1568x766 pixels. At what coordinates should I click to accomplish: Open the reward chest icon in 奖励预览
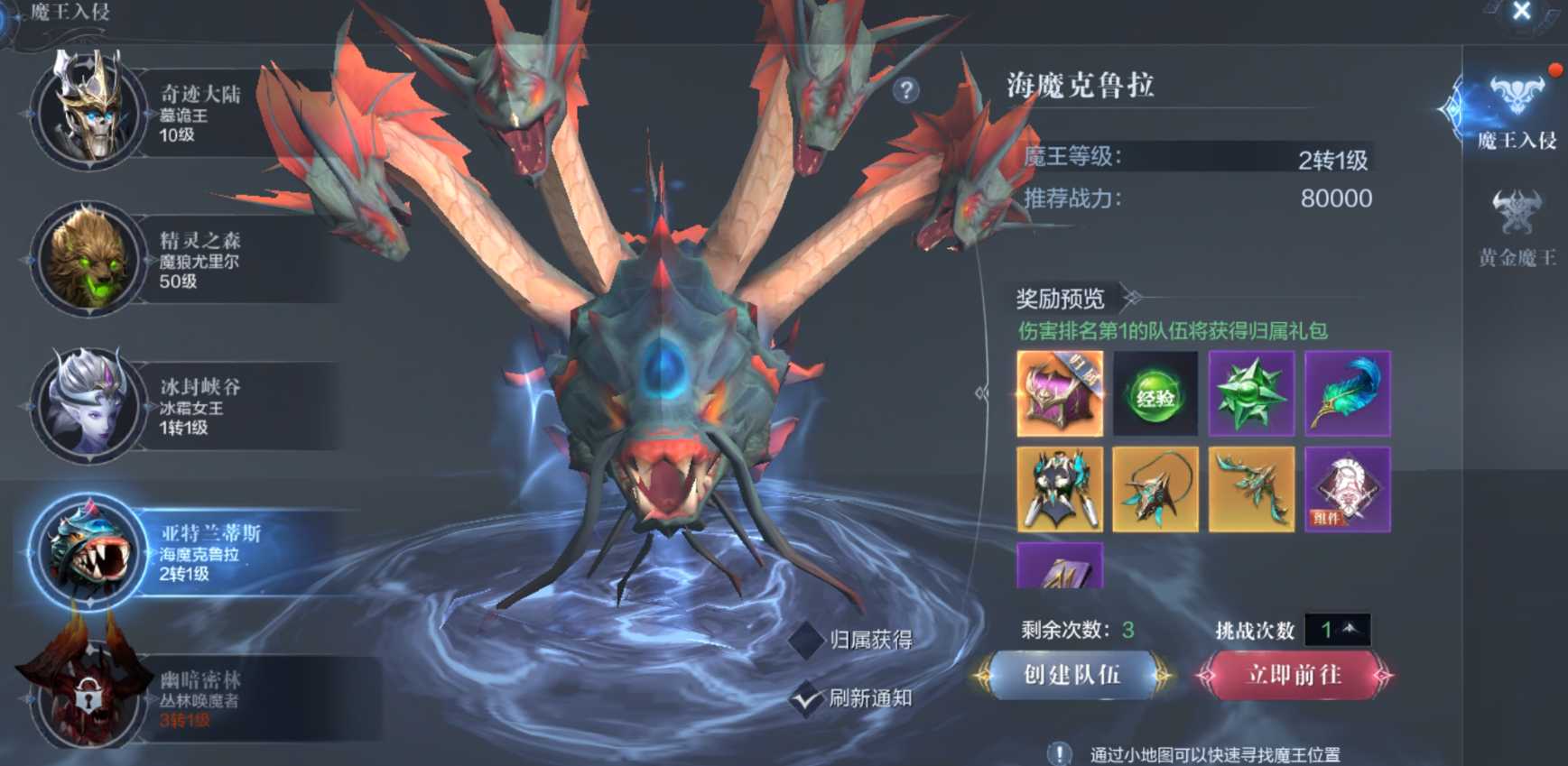tap(1060, 394)
